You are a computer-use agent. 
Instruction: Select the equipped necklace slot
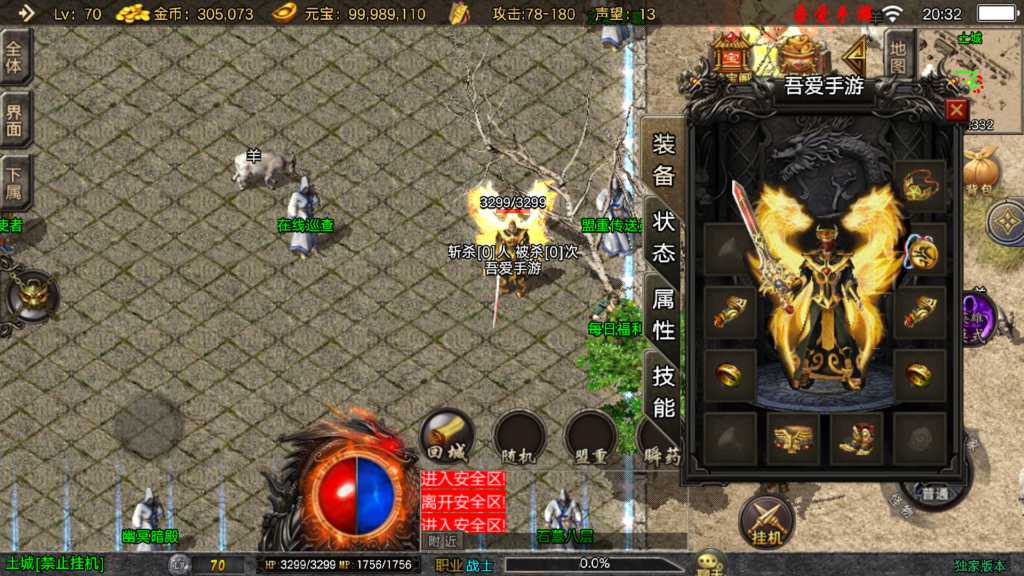point(918,250)
